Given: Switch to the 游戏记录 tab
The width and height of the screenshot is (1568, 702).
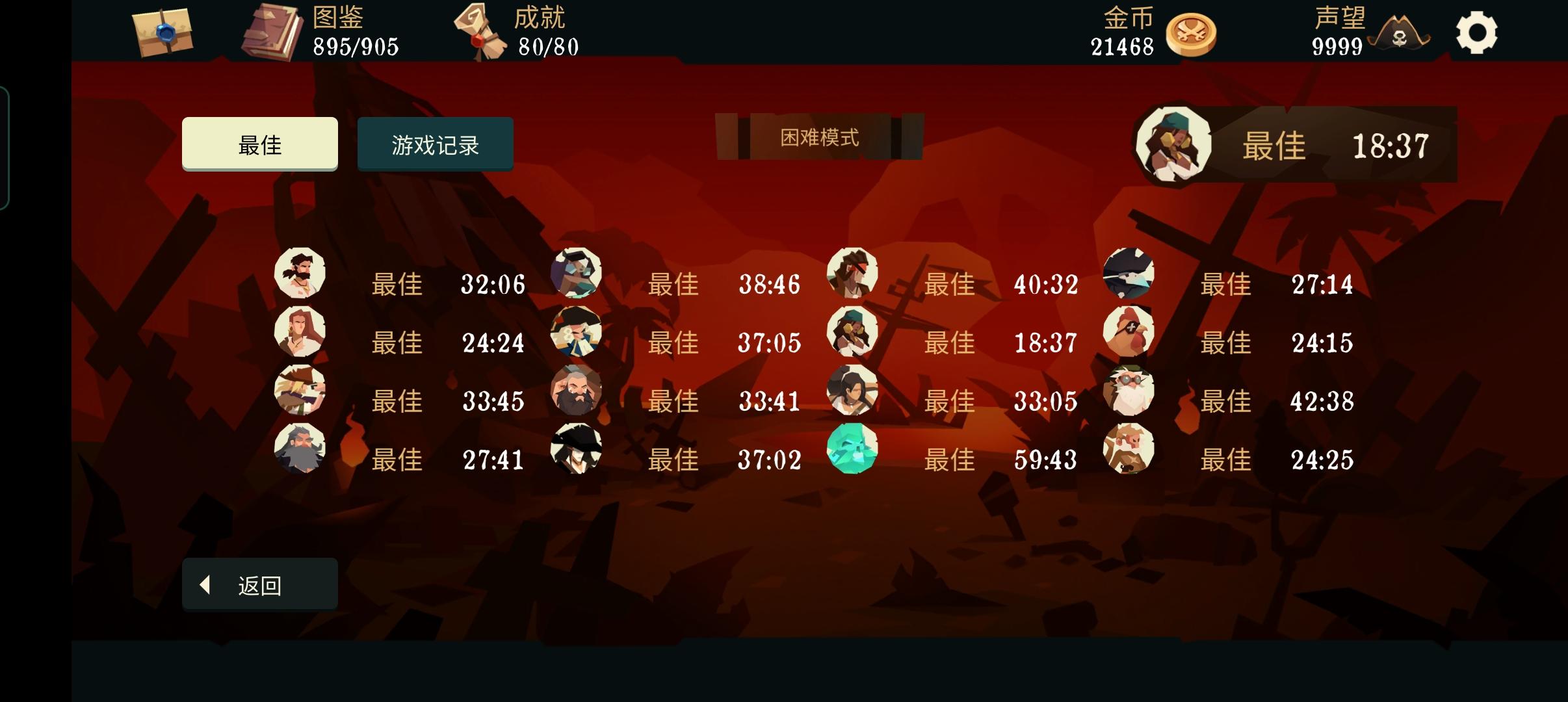Looking at the screenshot, I should click(x=434, y=144).
